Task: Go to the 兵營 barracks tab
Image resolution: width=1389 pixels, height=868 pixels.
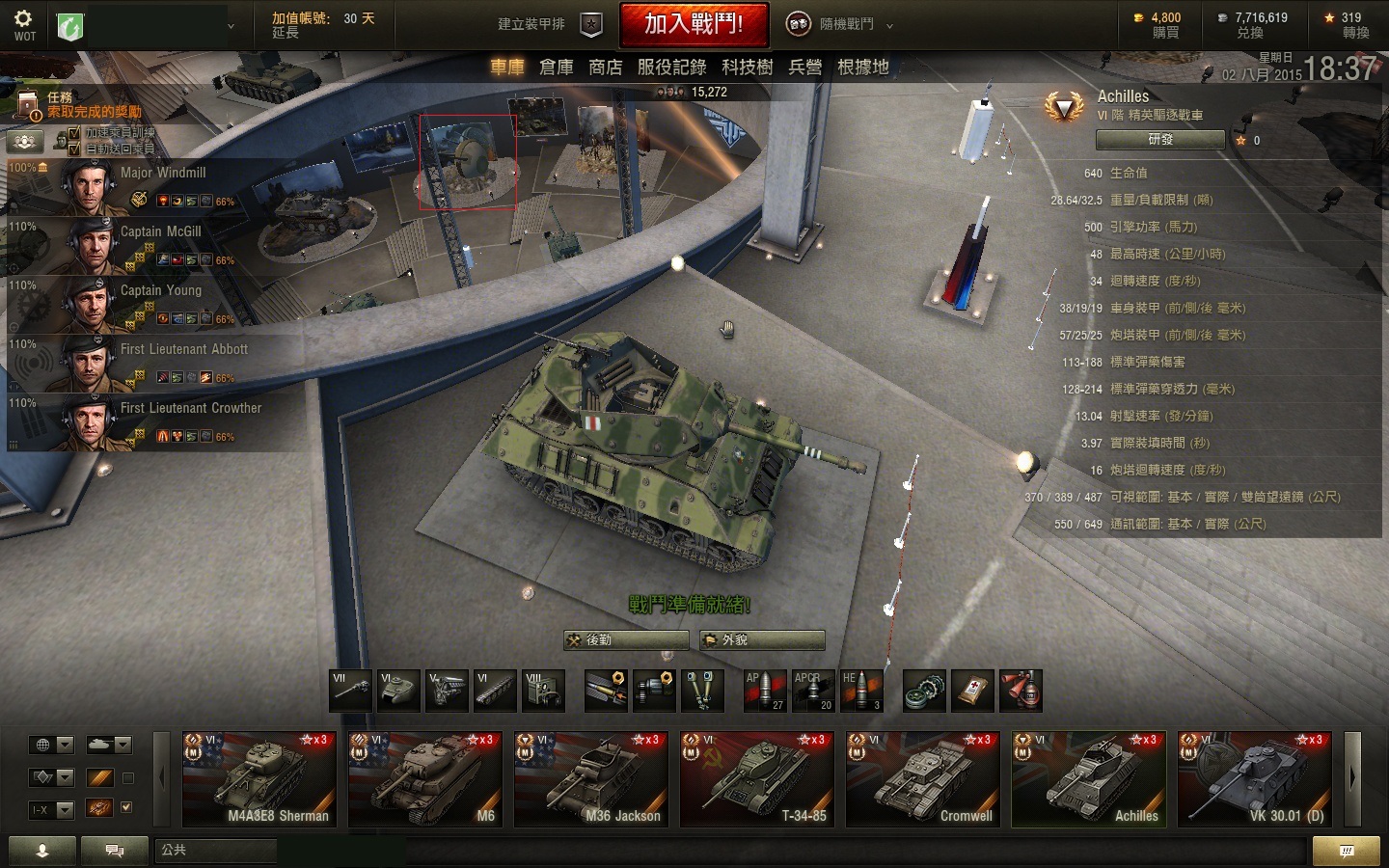Action: pos(805,67)
